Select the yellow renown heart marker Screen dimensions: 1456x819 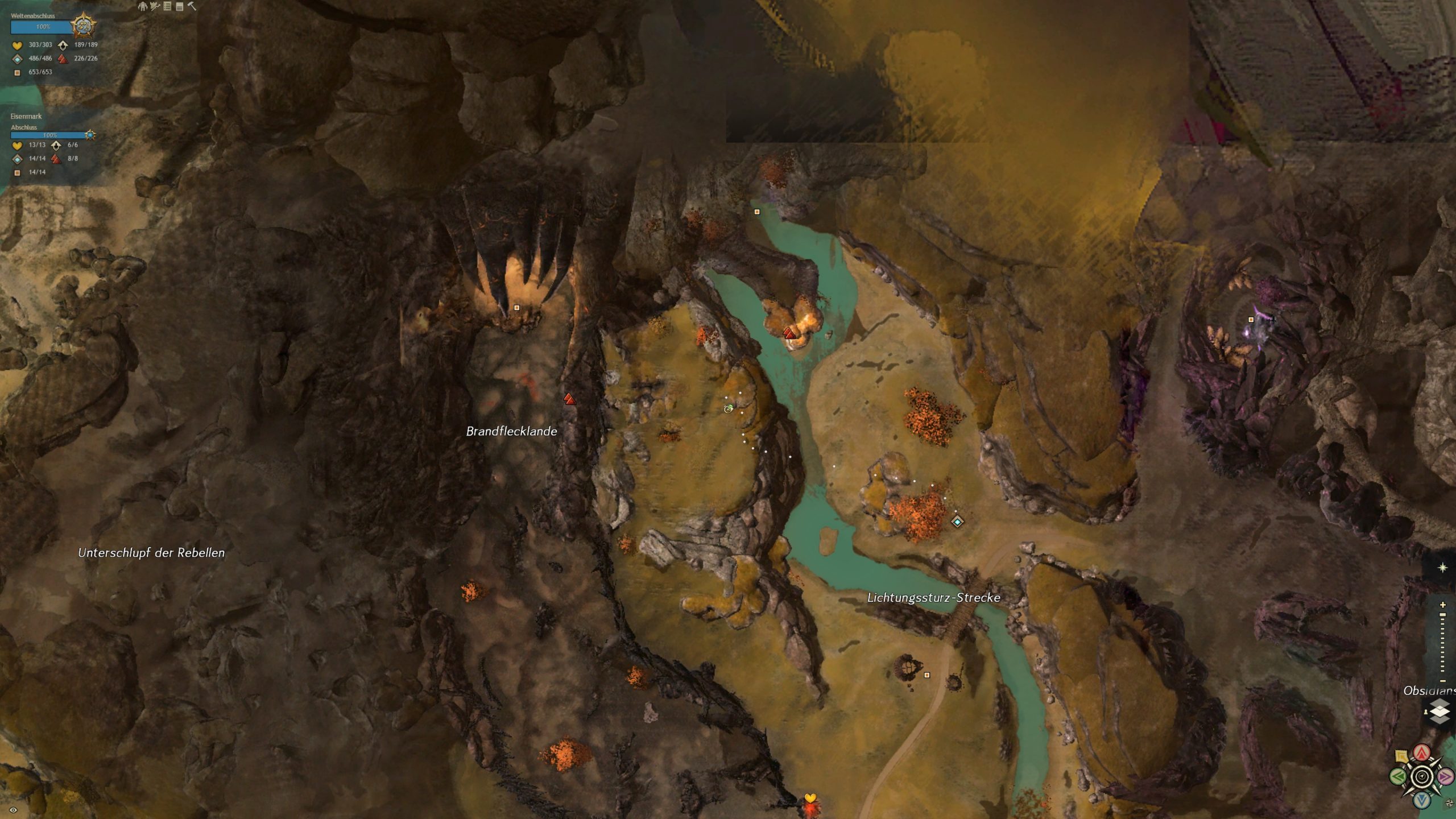tap(810, 799)
